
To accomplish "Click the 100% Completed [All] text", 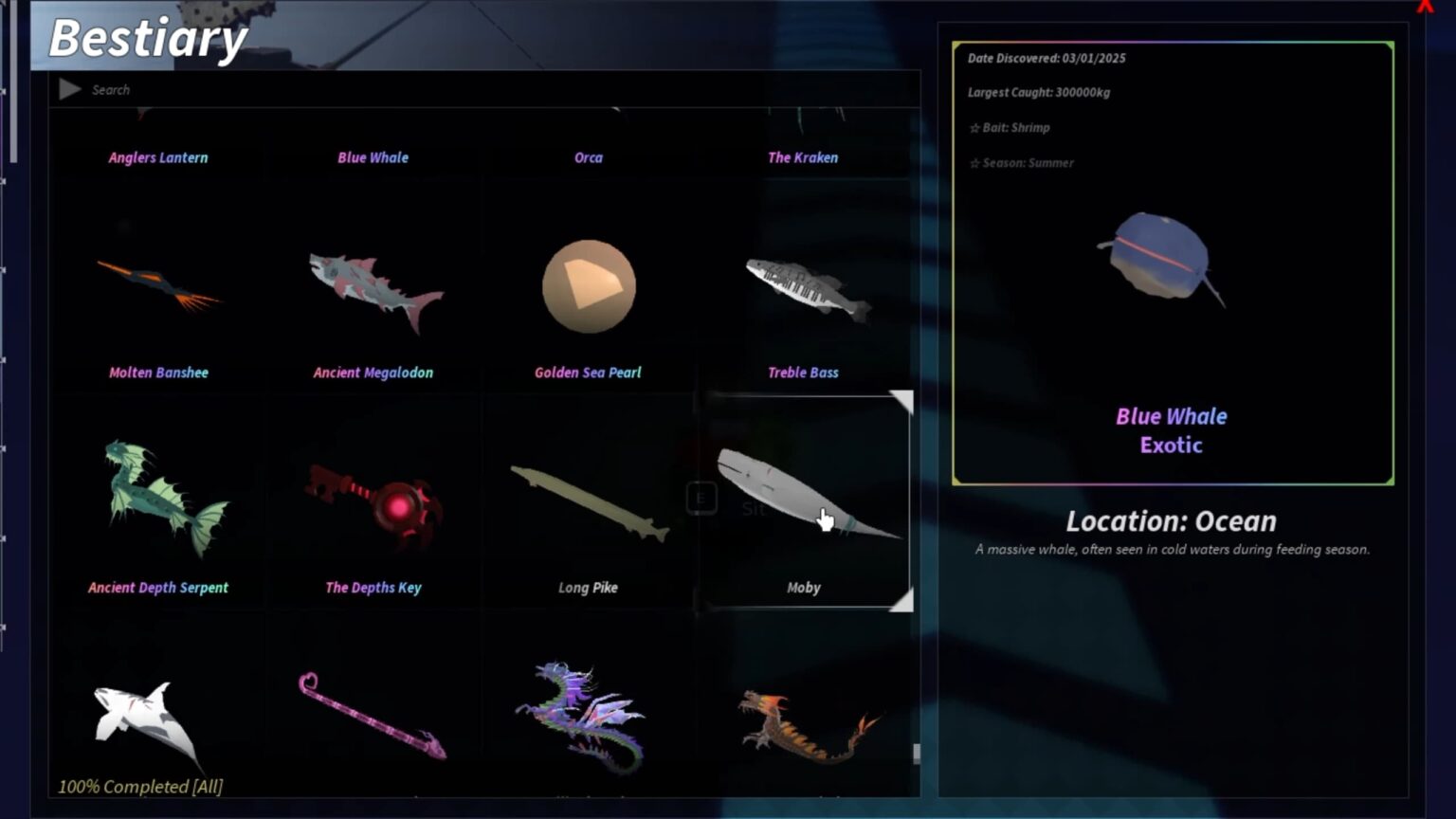I will tap(139, 786).
